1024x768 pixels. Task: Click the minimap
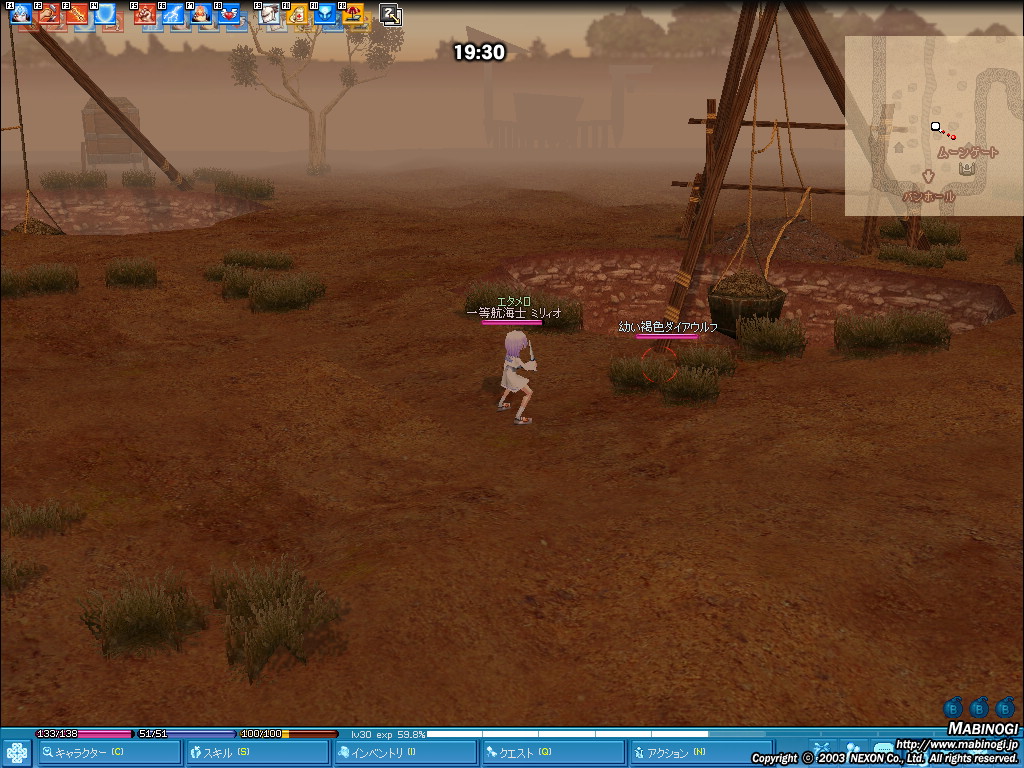pos(933,126)
